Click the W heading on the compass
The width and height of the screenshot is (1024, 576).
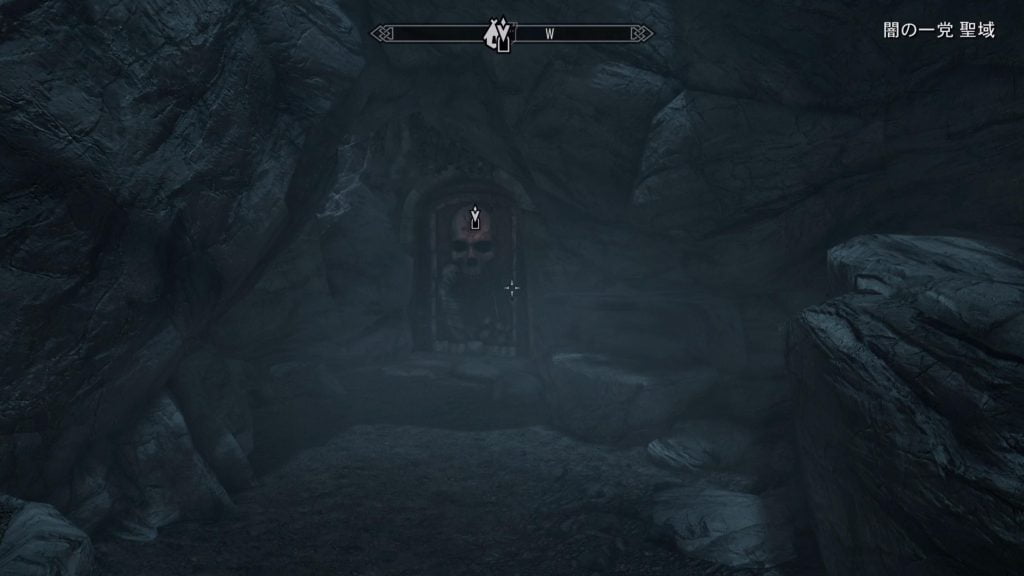(x=550, y=34)
